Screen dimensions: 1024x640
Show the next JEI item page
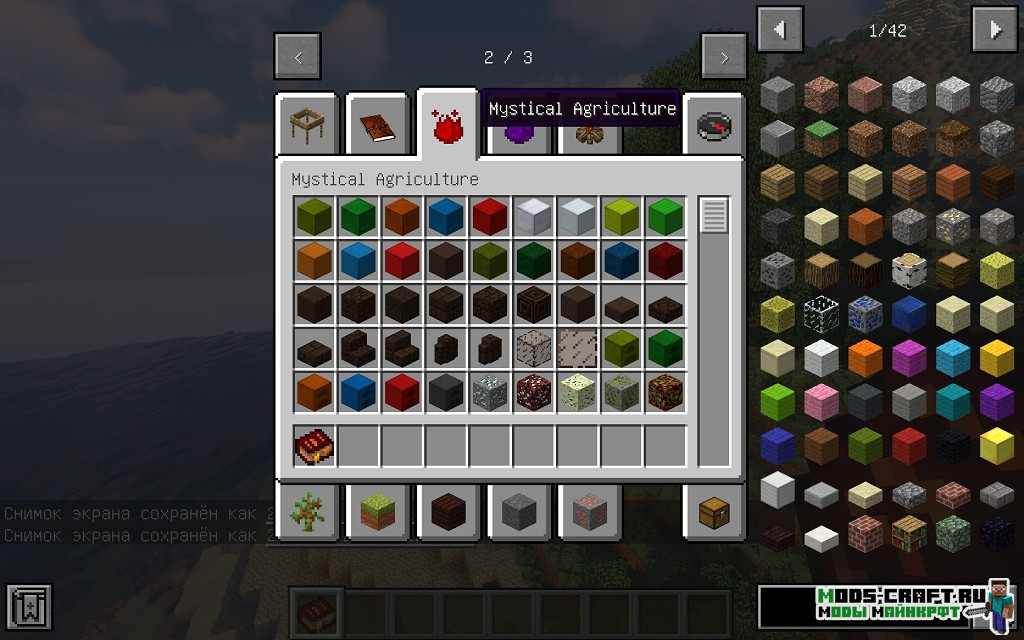[994, 30]
